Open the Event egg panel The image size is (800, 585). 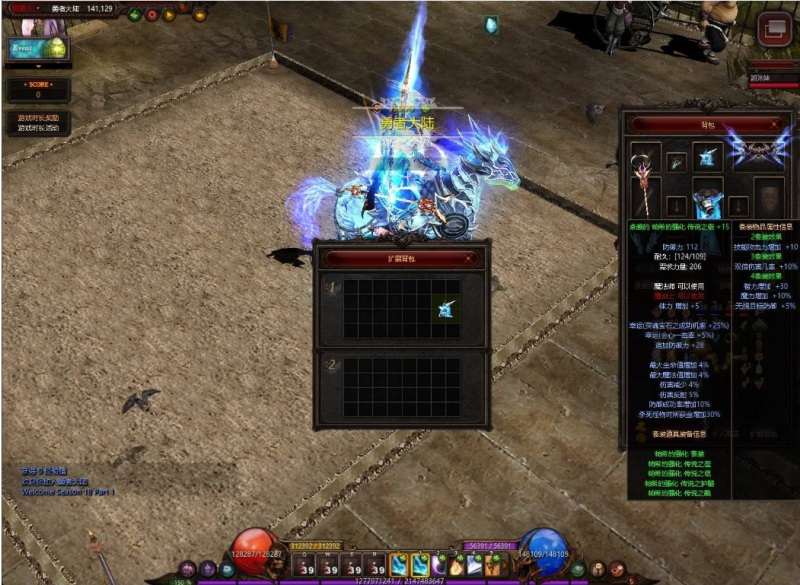point(37,48)
